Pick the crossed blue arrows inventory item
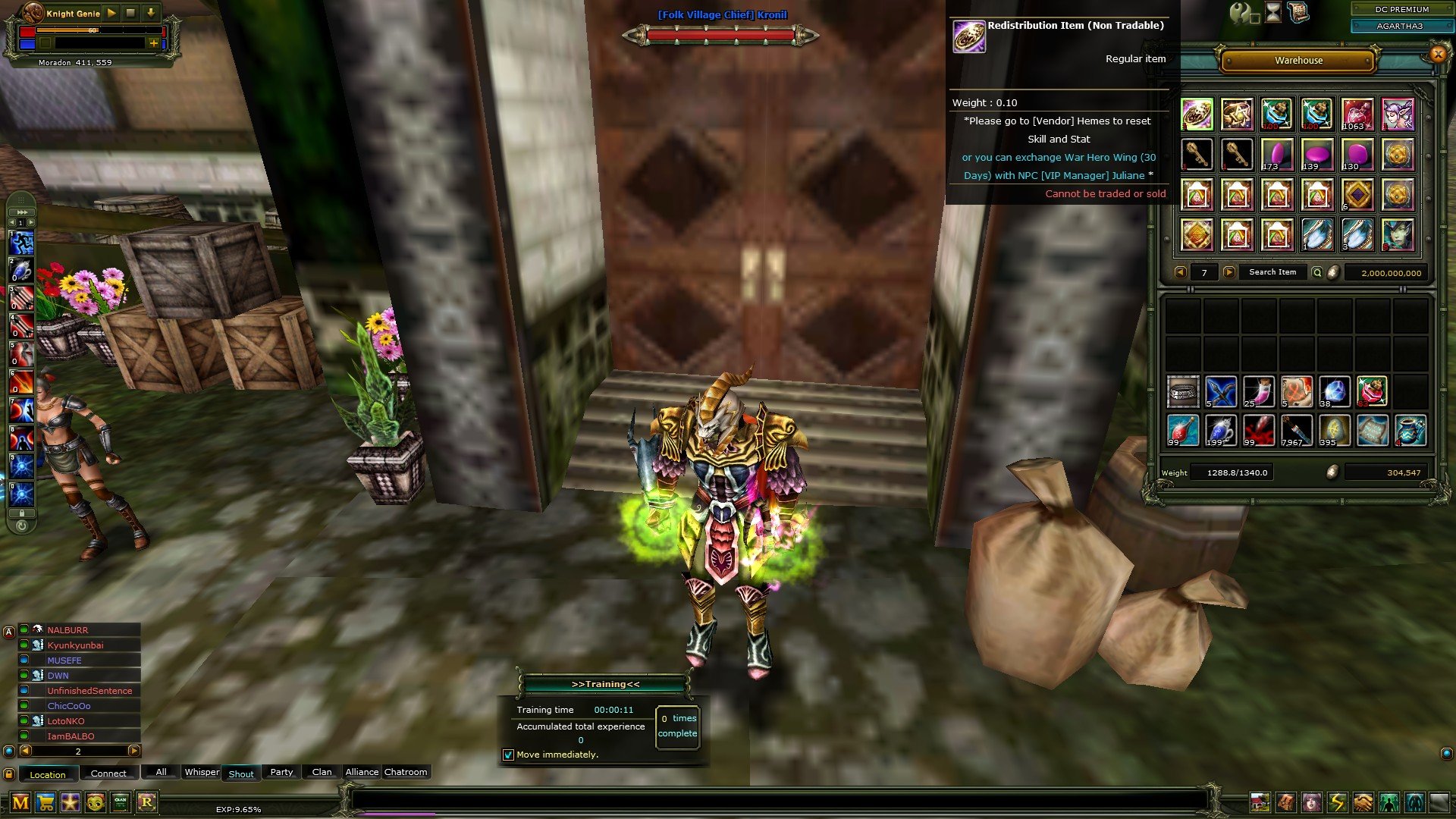The height and width of the screenshot is (819, 1456). 1221,391
